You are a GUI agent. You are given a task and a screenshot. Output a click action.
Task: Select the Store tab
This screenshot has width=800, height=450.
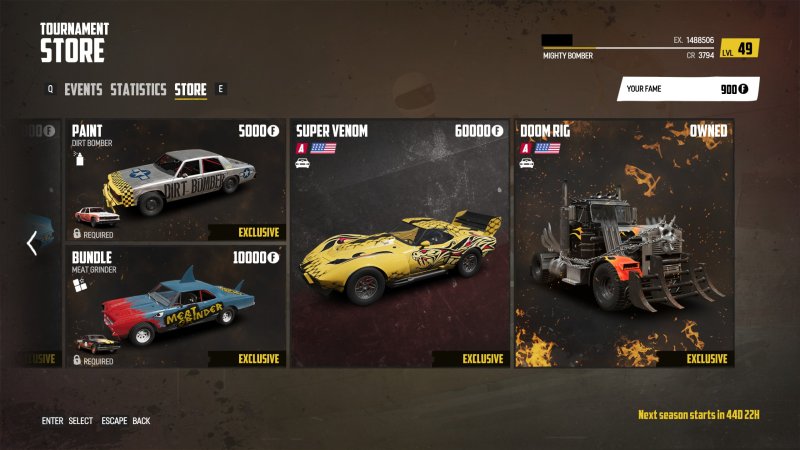(190, 89)
